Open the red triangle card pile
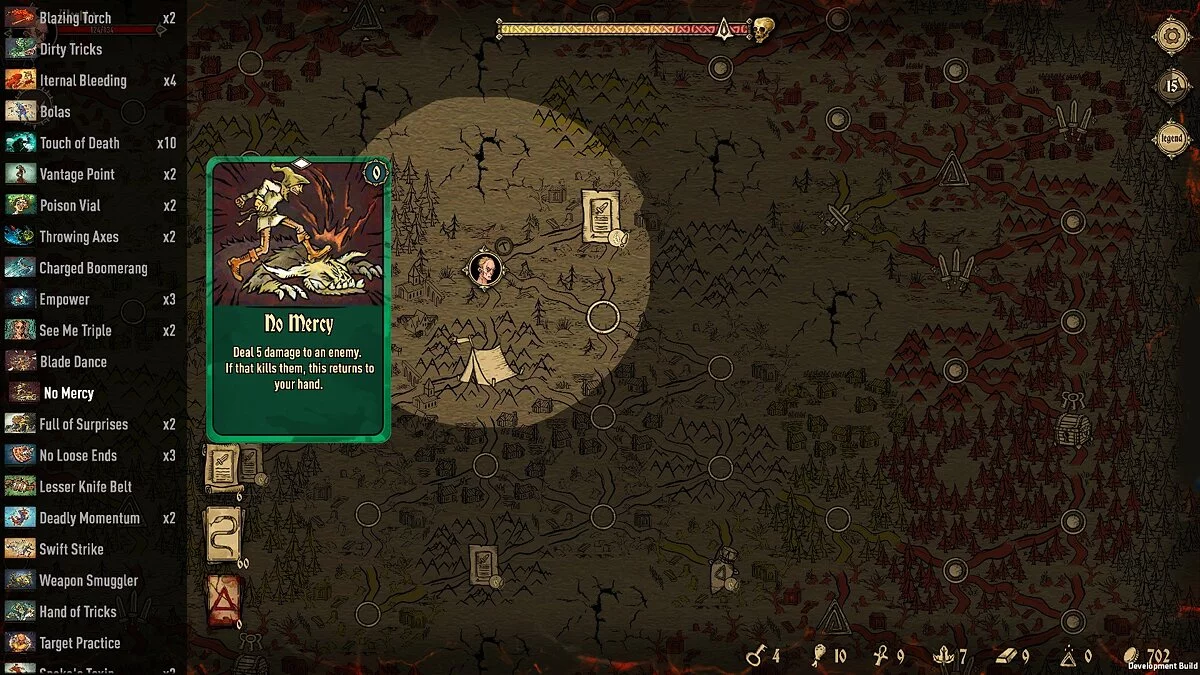This screenshot has height=675, width=1200. point(222,600)
